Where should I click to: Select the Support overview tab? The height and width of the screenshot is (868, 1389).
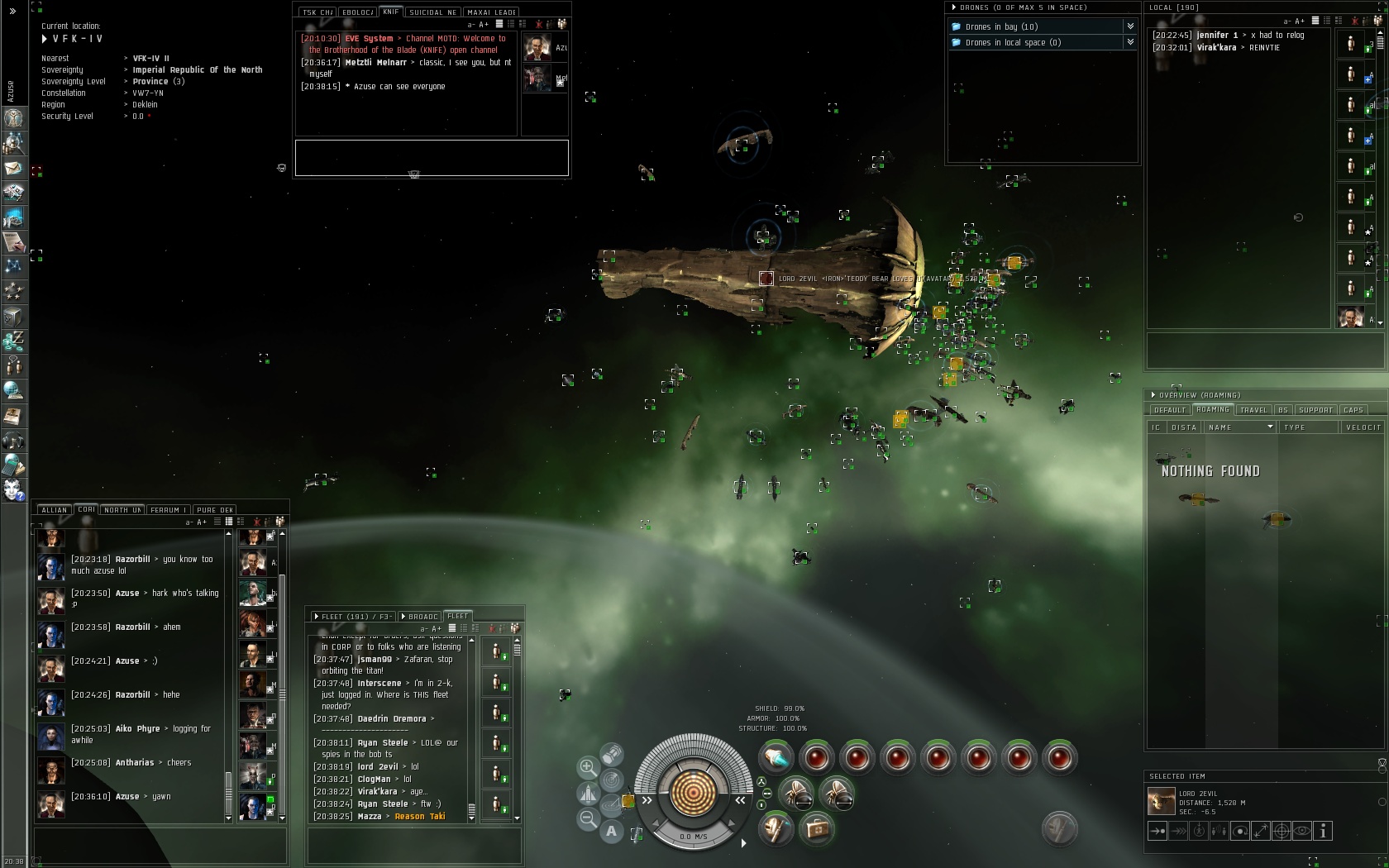1315,410
